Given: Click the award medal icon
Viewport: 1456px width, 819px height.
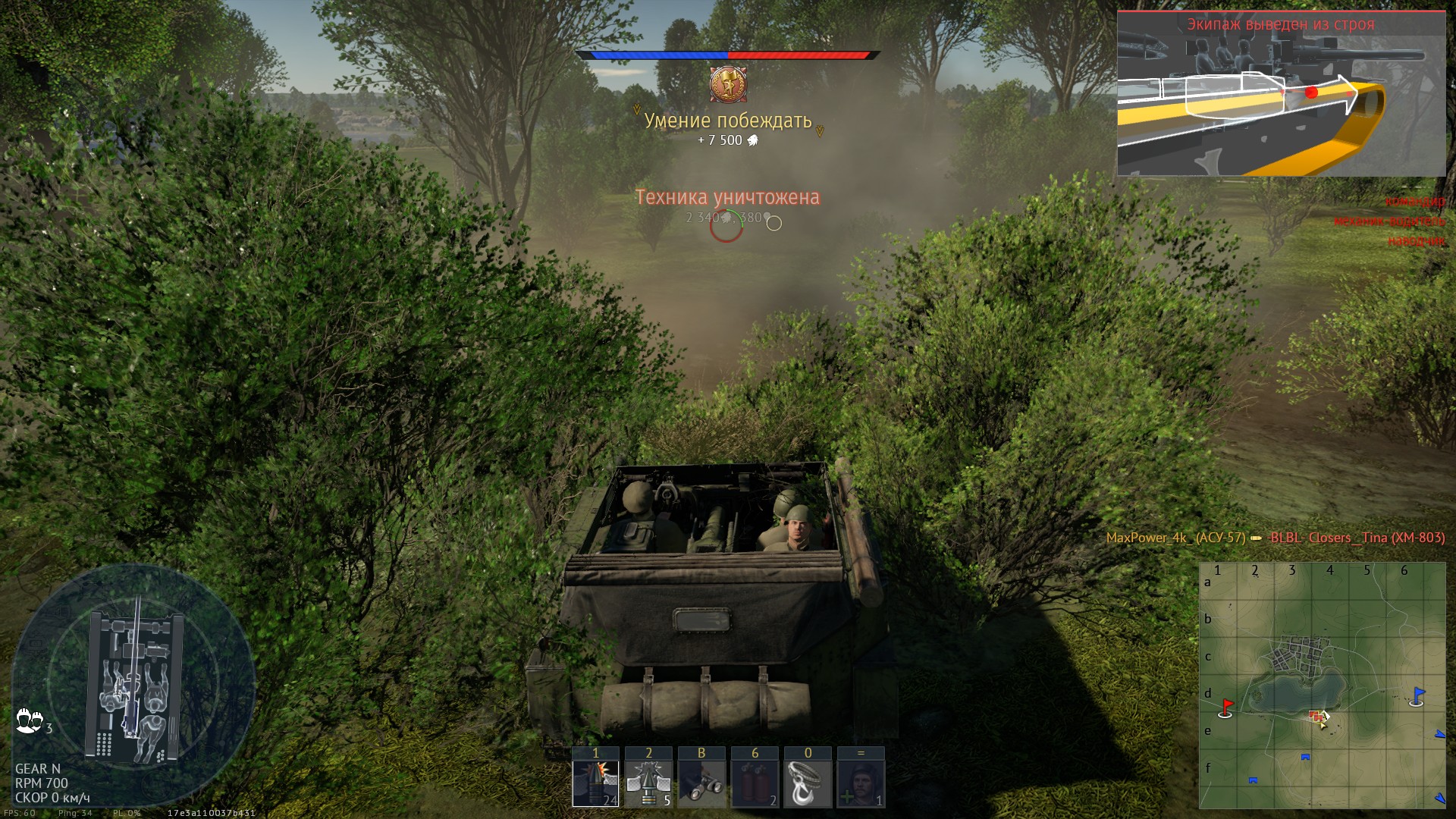Looking at the screenshot, I should coord(728,84).
